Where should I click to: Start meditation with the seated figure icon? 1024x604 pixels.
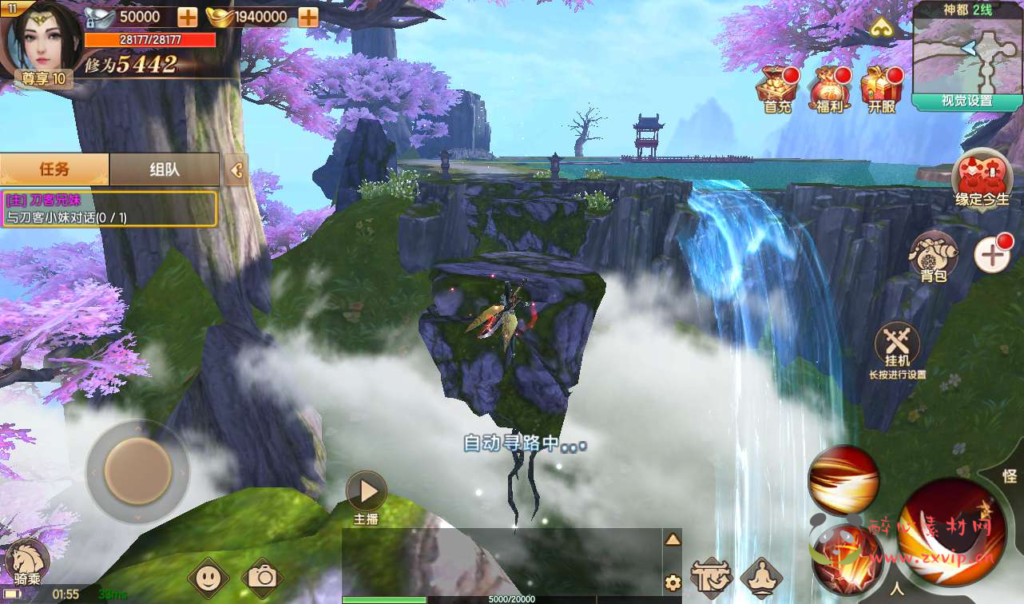tap(761, 577)
